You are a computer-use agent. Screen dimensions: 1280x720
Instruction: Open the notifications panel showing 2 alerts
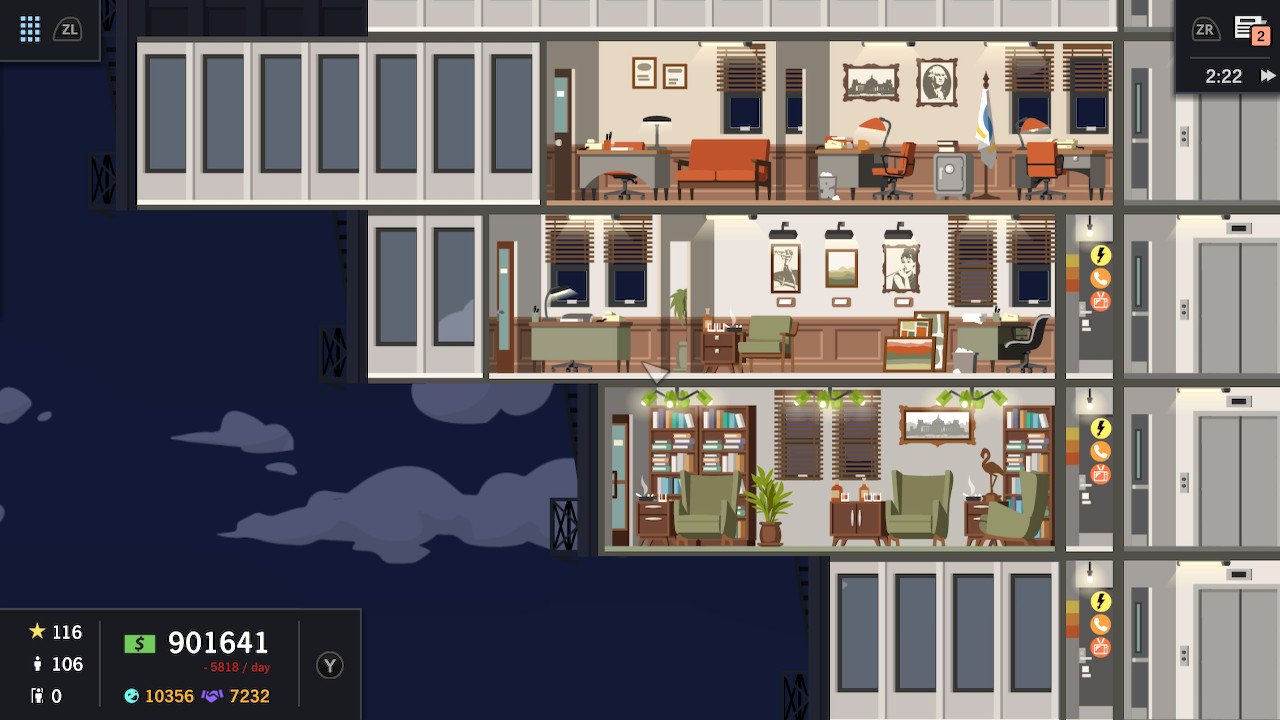point(1253,29)
